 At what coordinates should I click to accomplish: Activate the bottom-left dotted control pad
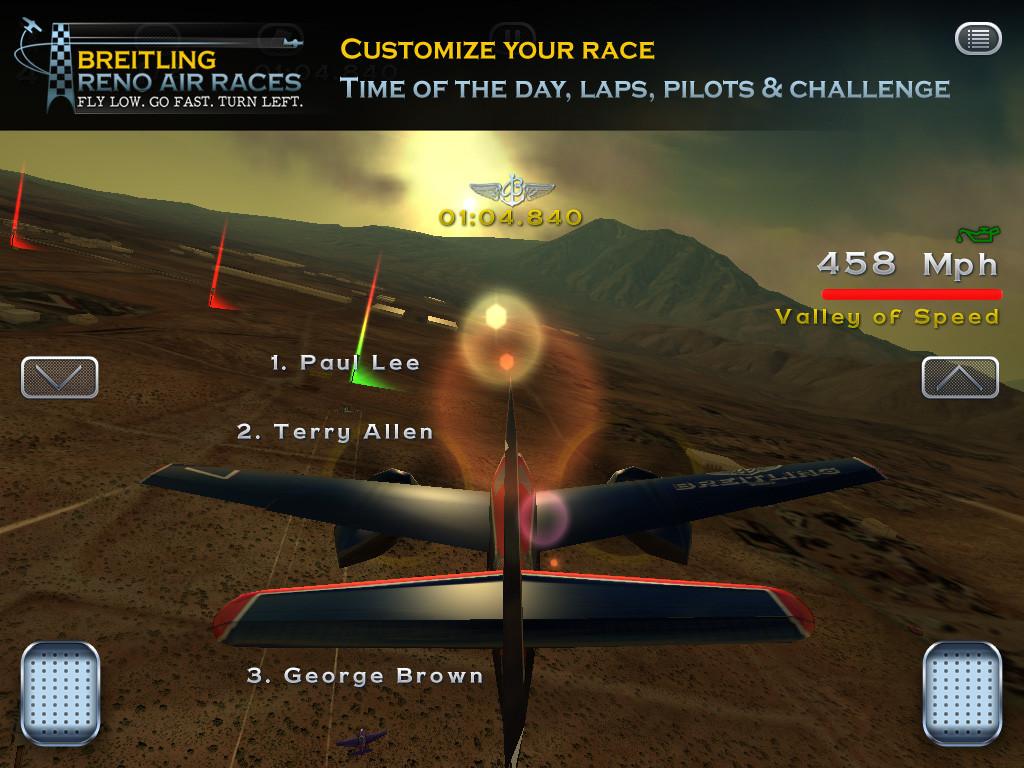61,692
